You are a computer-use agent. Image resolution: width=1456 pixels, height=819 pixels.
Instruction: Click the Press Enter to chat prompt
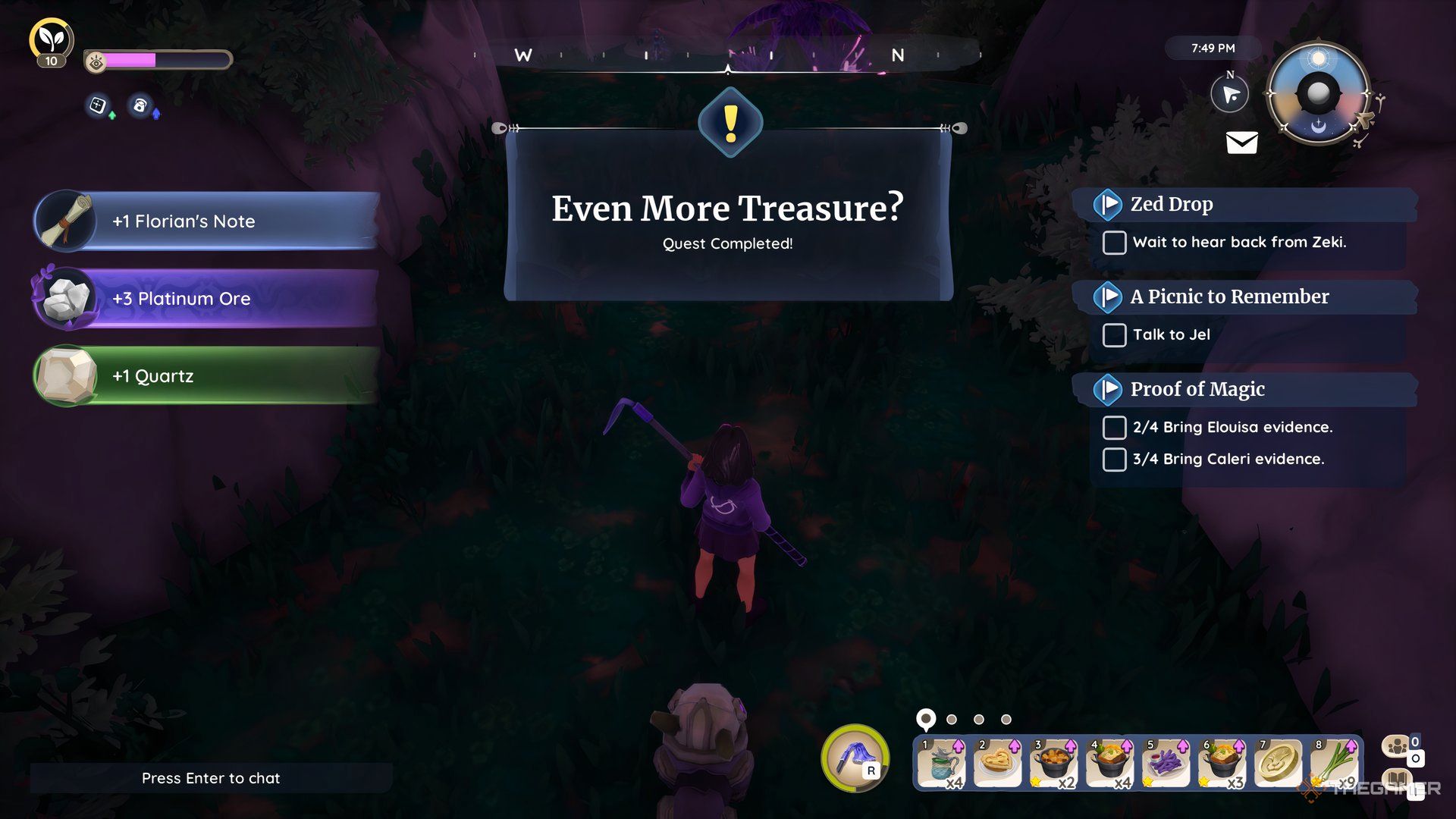[x=210, y=778]
